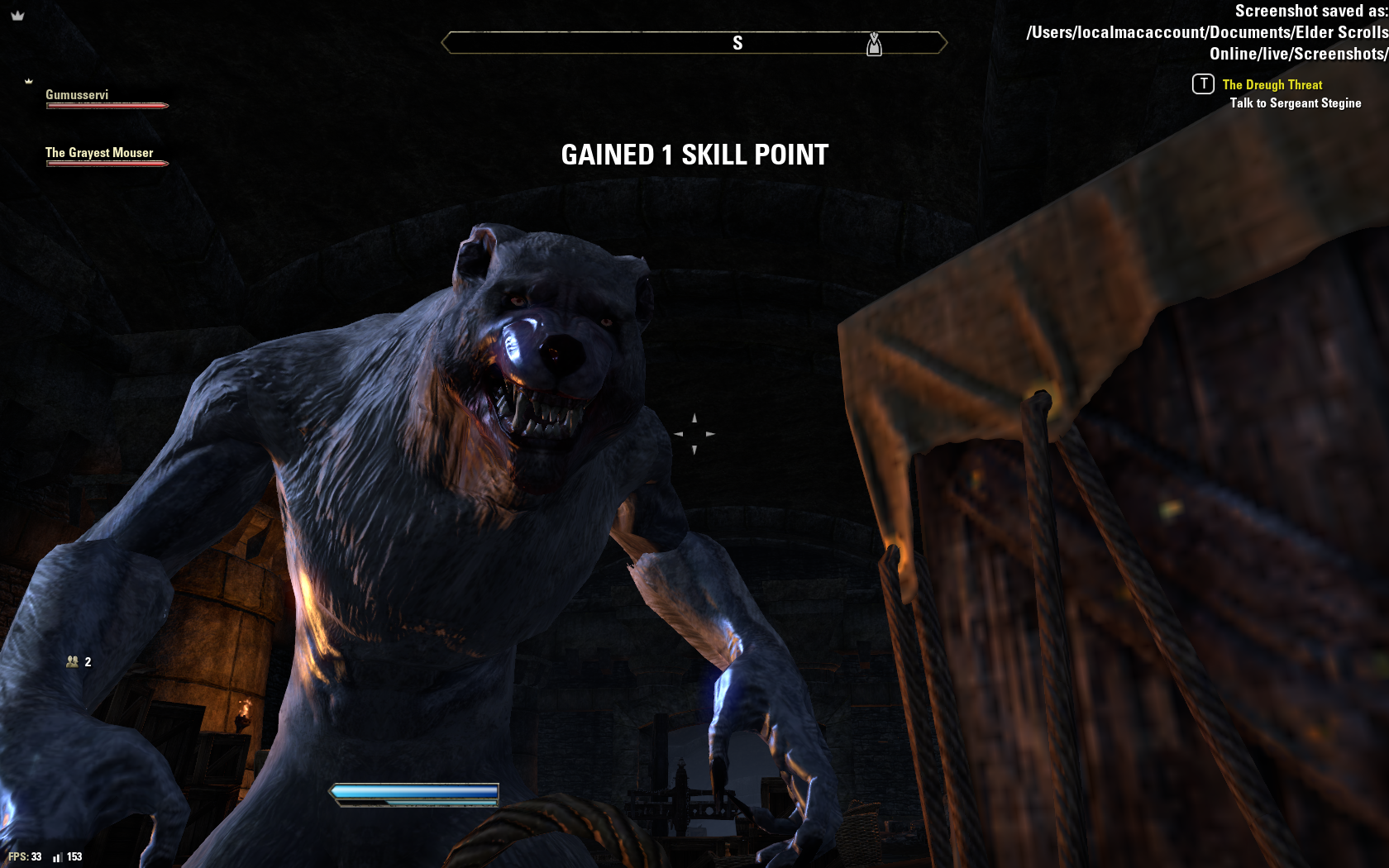Select The Dreugh Threat quest tracker entry
Viewport: 1389px width, 868px height.
click(1272, 85)
